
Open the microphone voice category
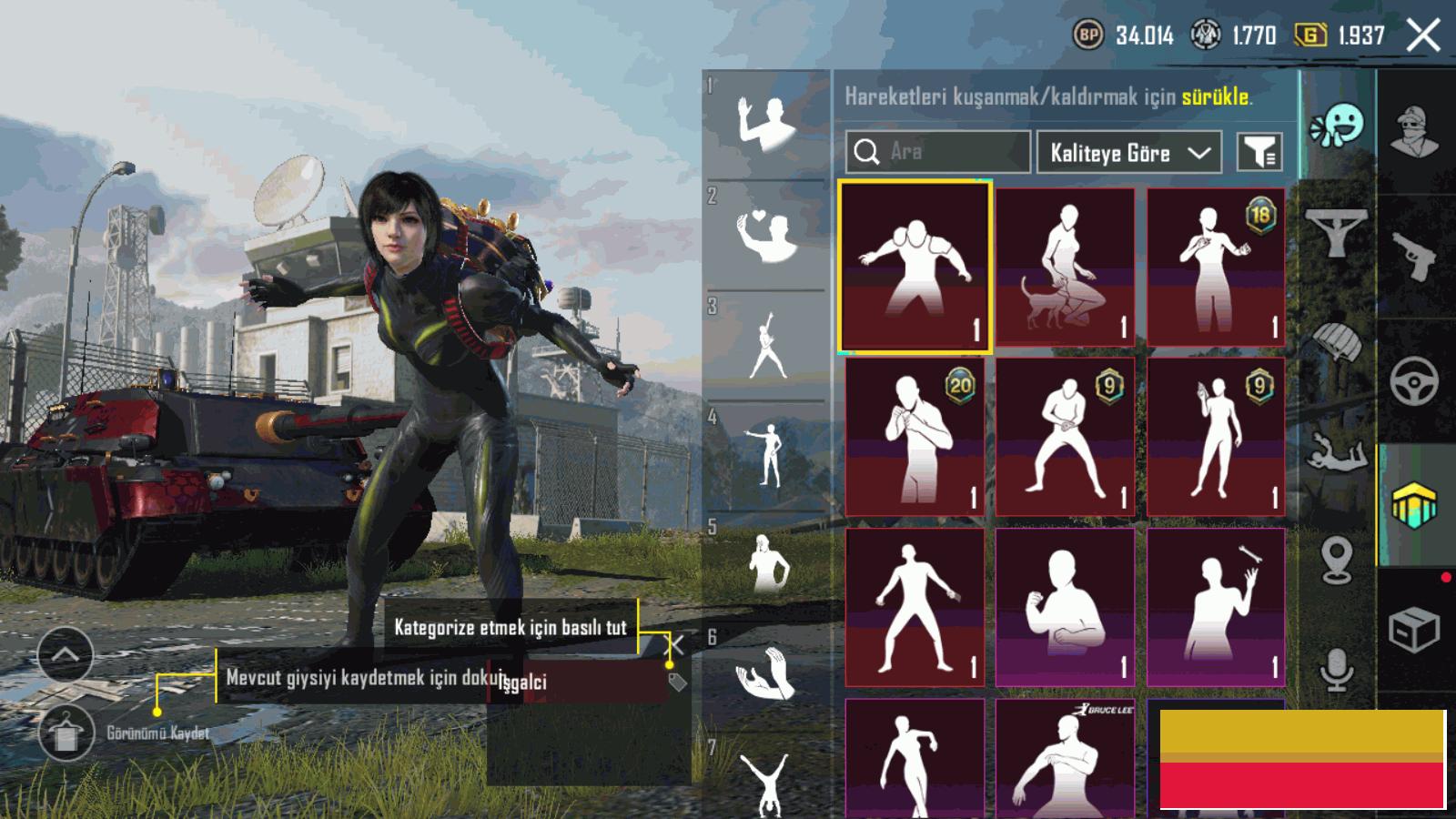(1336, 671)
